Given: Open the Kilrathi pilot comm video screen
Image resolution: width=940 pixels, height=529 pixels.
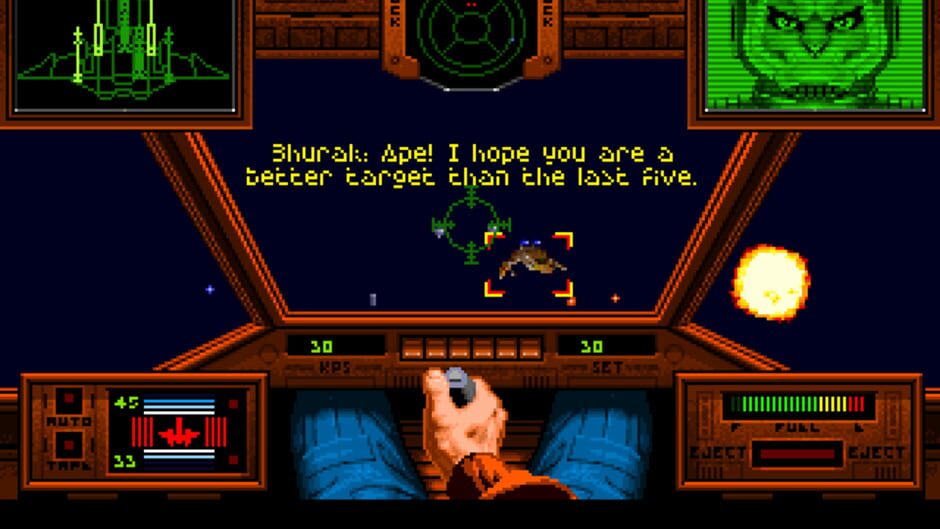Looking at the screenshot, I should pyautogui.click(x=813, y=55).
